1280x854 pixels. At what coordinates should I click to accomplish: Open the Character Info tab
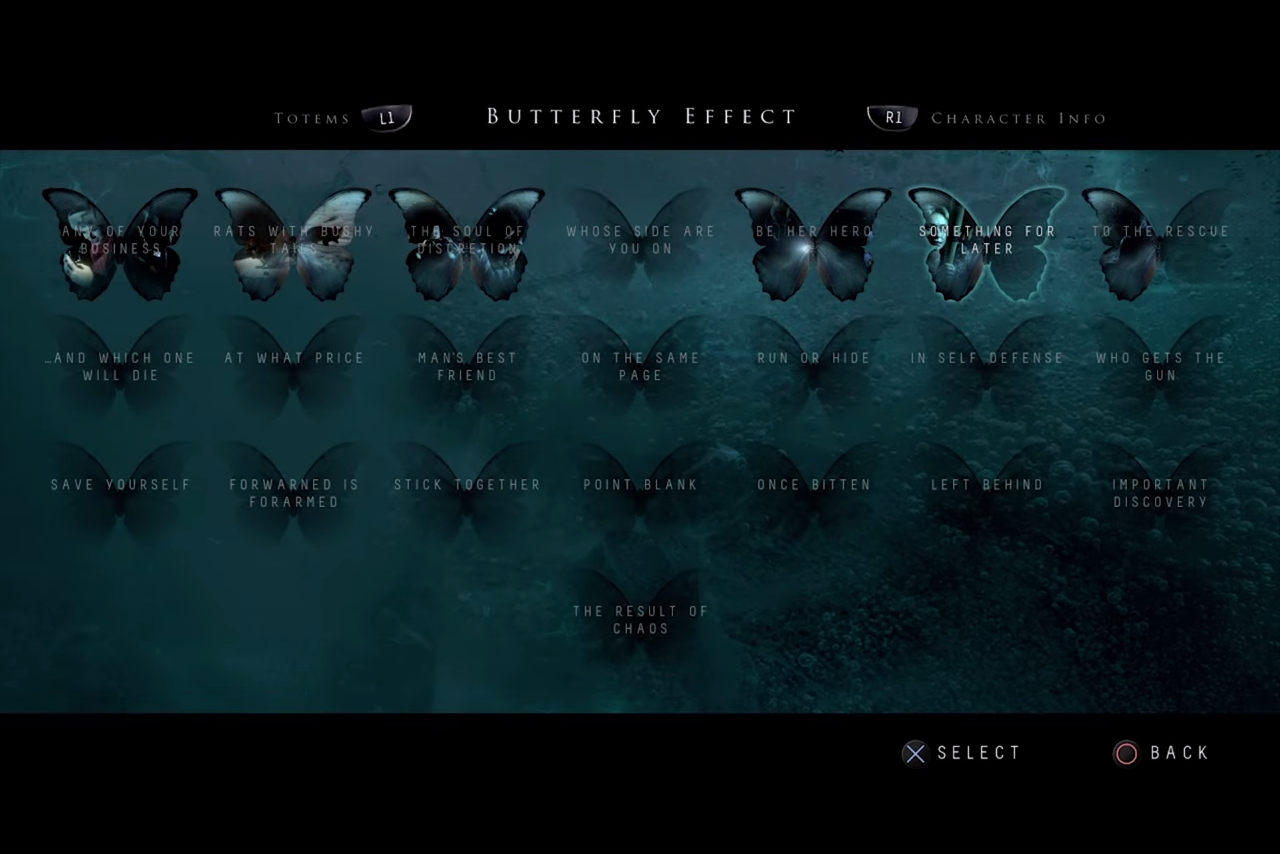(x=988, y=118)
